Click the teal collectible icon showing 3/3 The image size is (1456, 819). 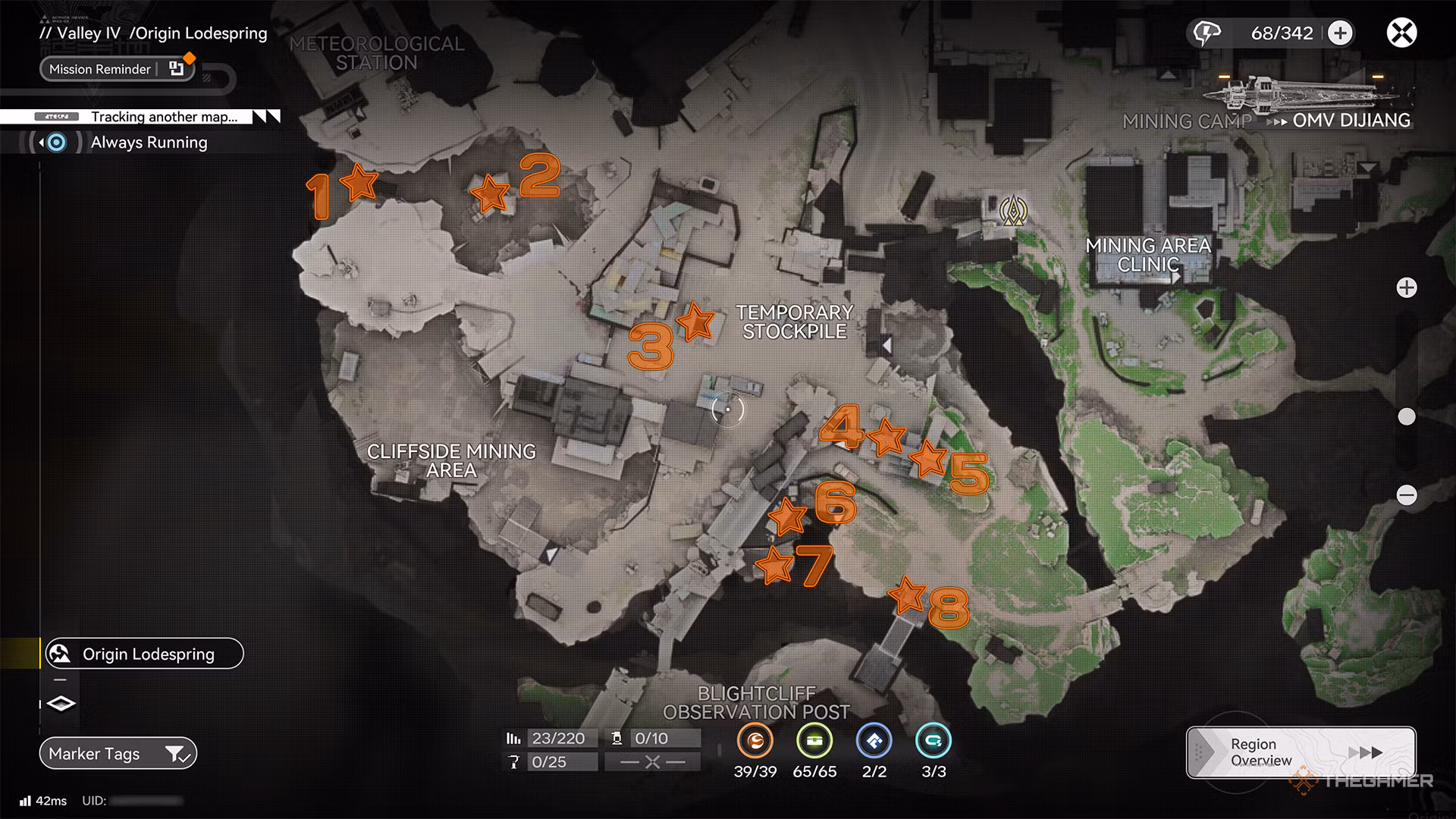[x=934, y=742]
